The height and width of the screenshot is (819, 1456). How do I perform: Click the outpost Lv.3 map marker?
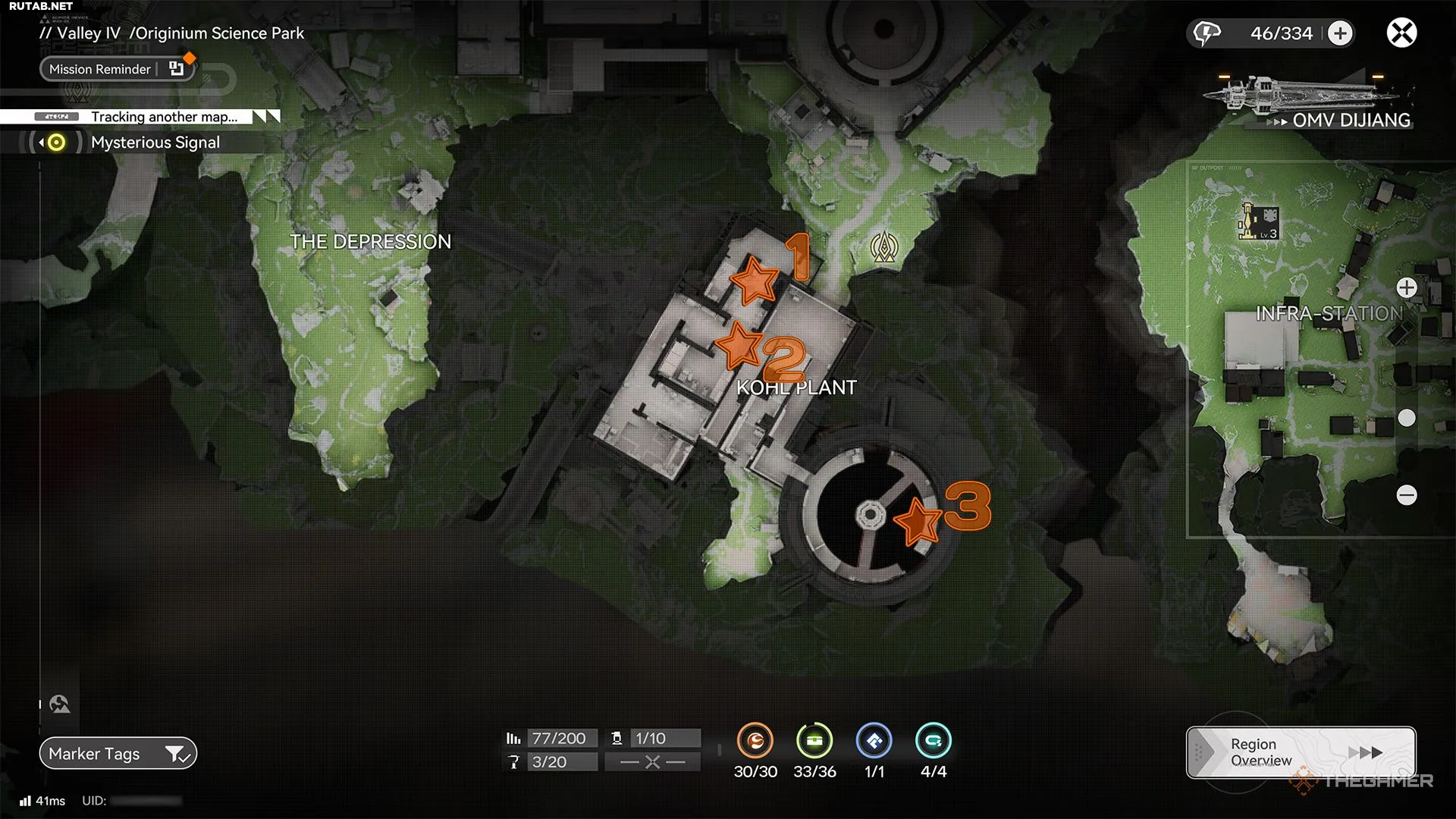click(1259, 223)
